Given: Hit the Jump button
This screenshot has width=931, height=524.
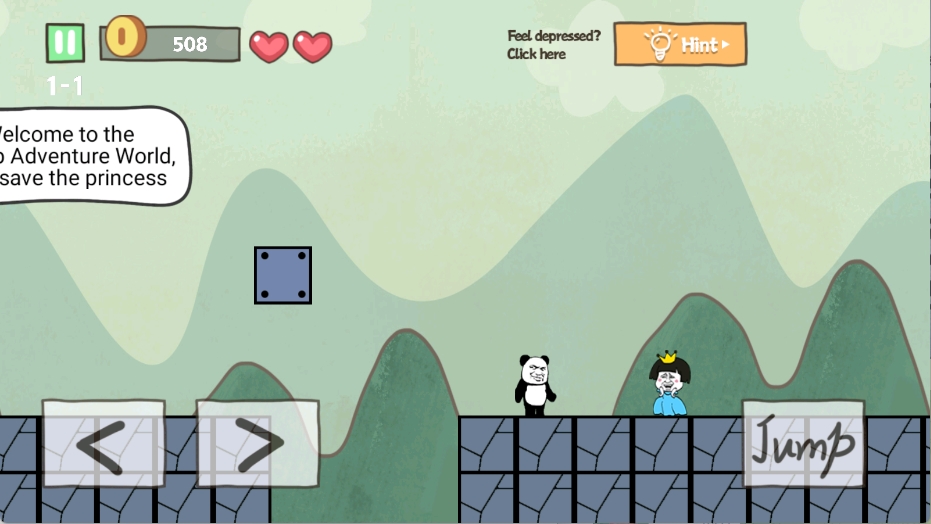Looking at the screenshot, I should point(803,444).
